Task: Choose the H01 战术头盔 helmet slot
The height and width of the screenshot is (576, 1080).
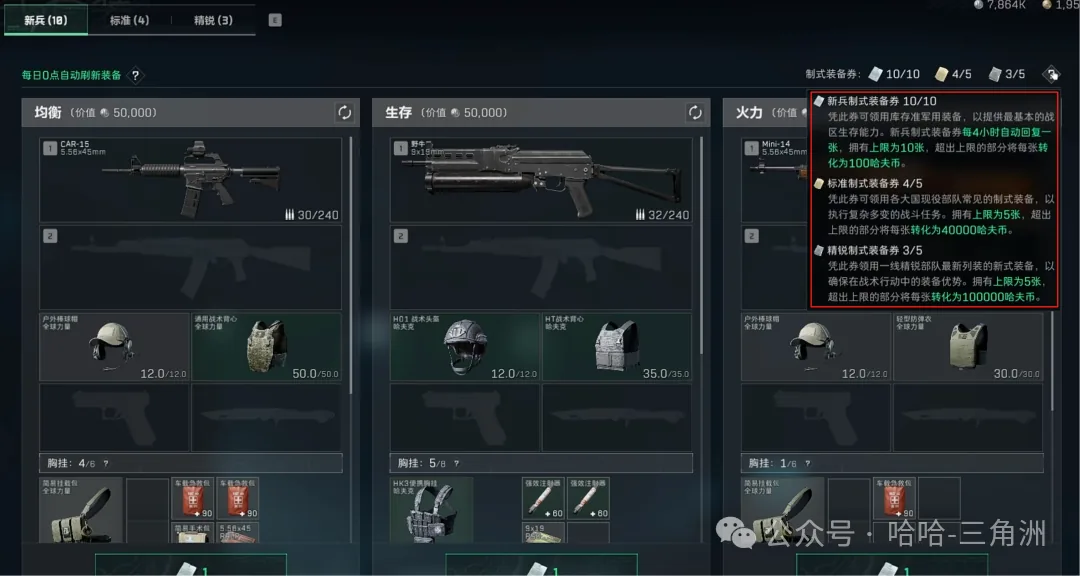Action: (x=465, y=347)
